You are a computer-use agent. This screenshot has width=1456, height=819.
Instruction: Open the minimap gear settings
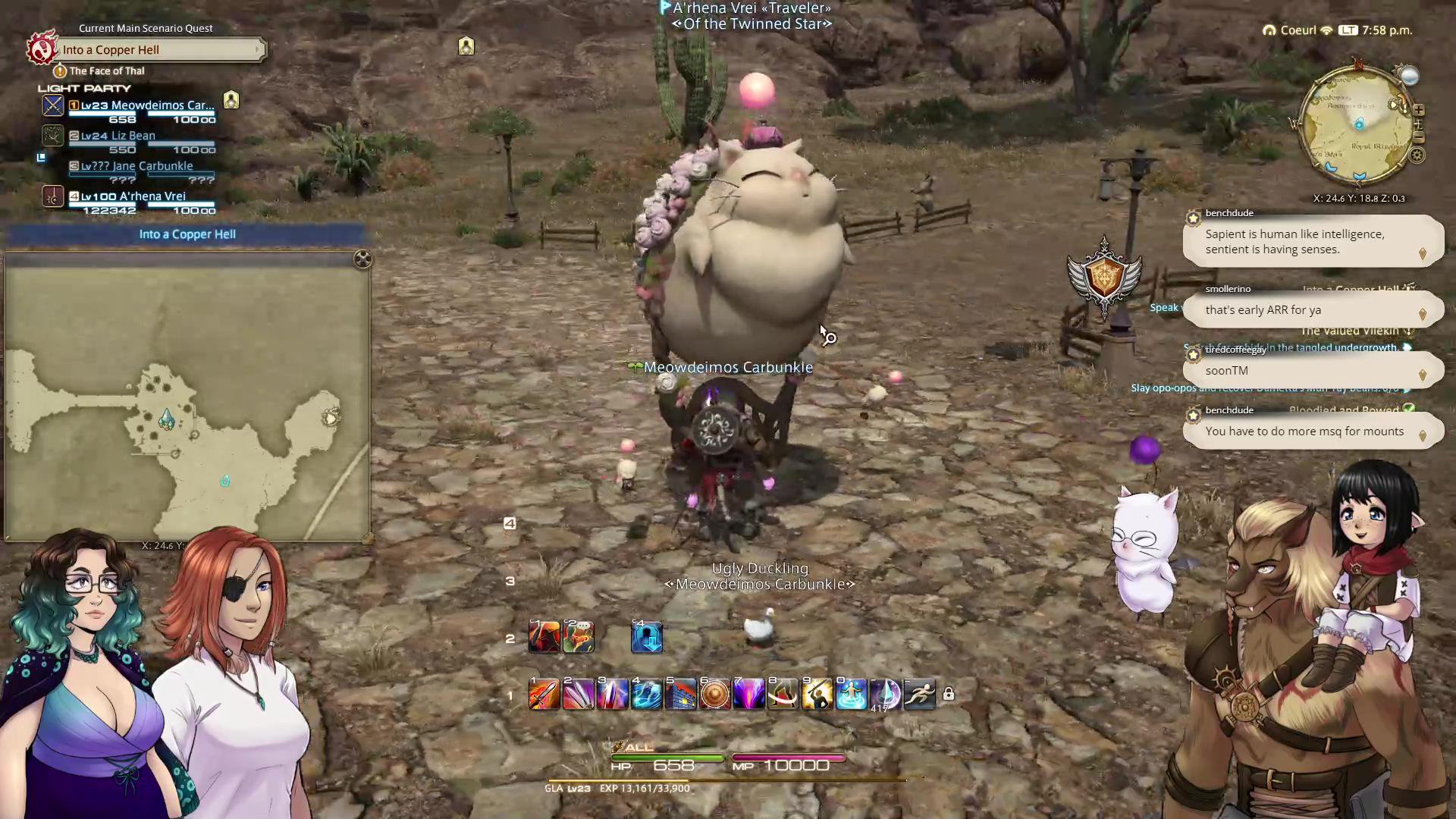1417,155
